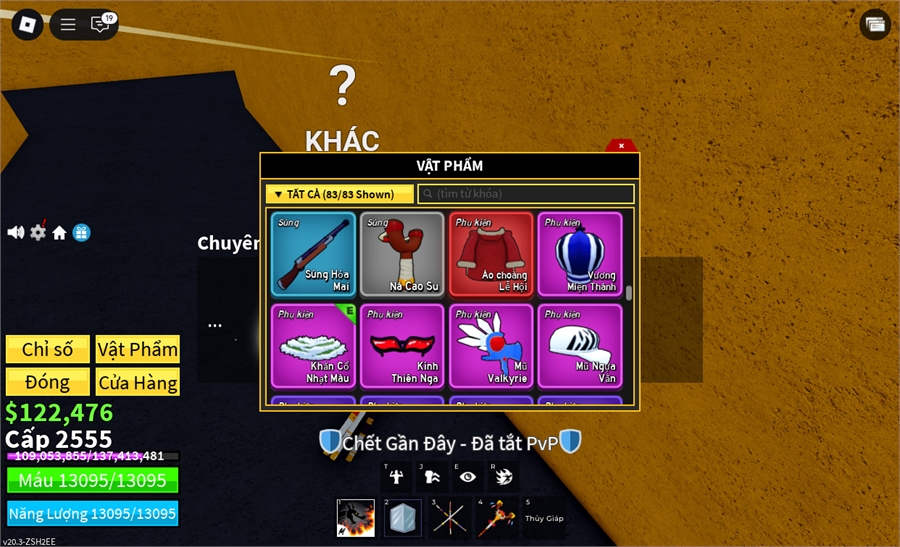Open the Roblox chat overlay

coord(100,24)
